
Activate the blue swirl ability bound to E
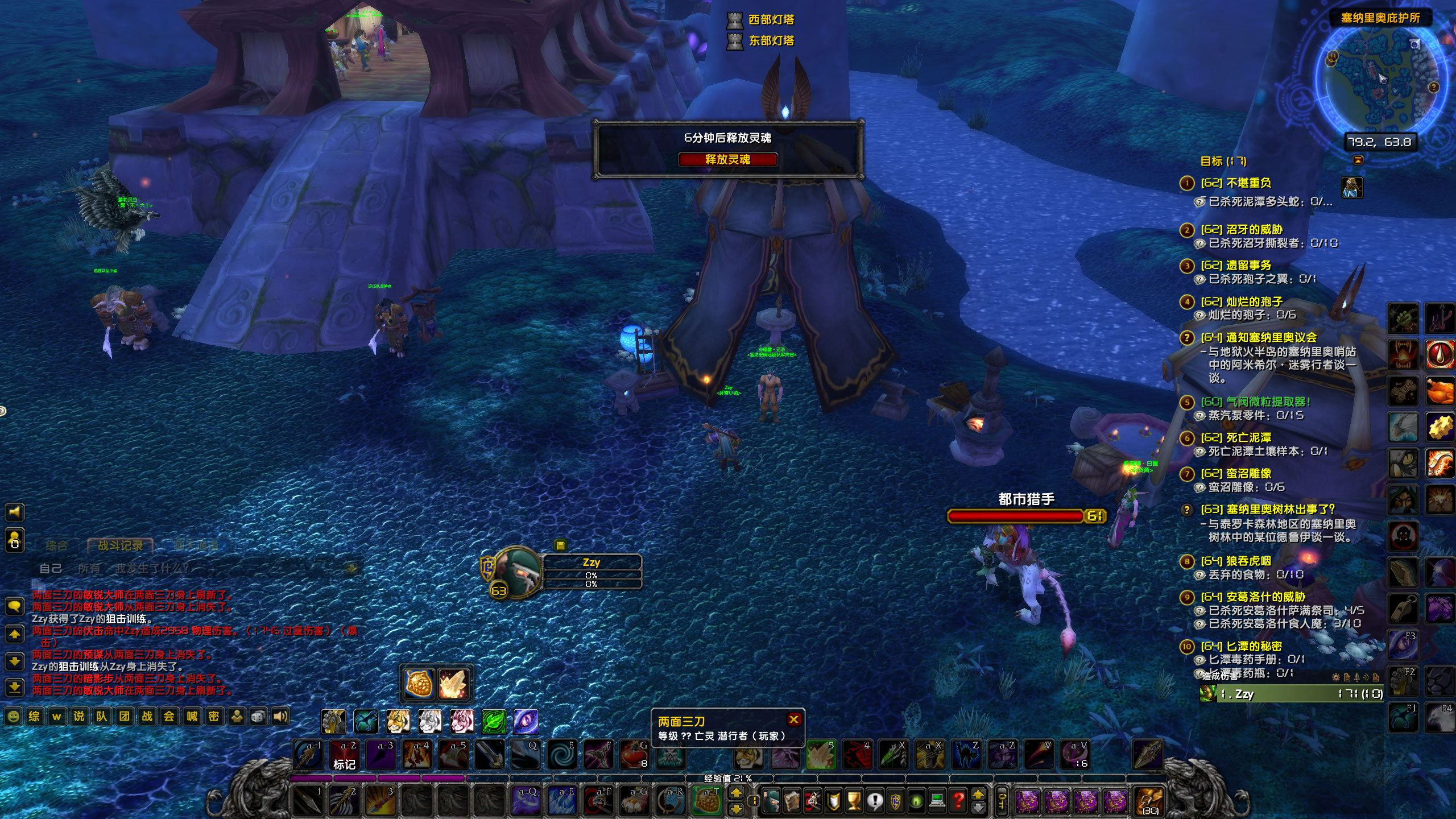coord(562,755)
